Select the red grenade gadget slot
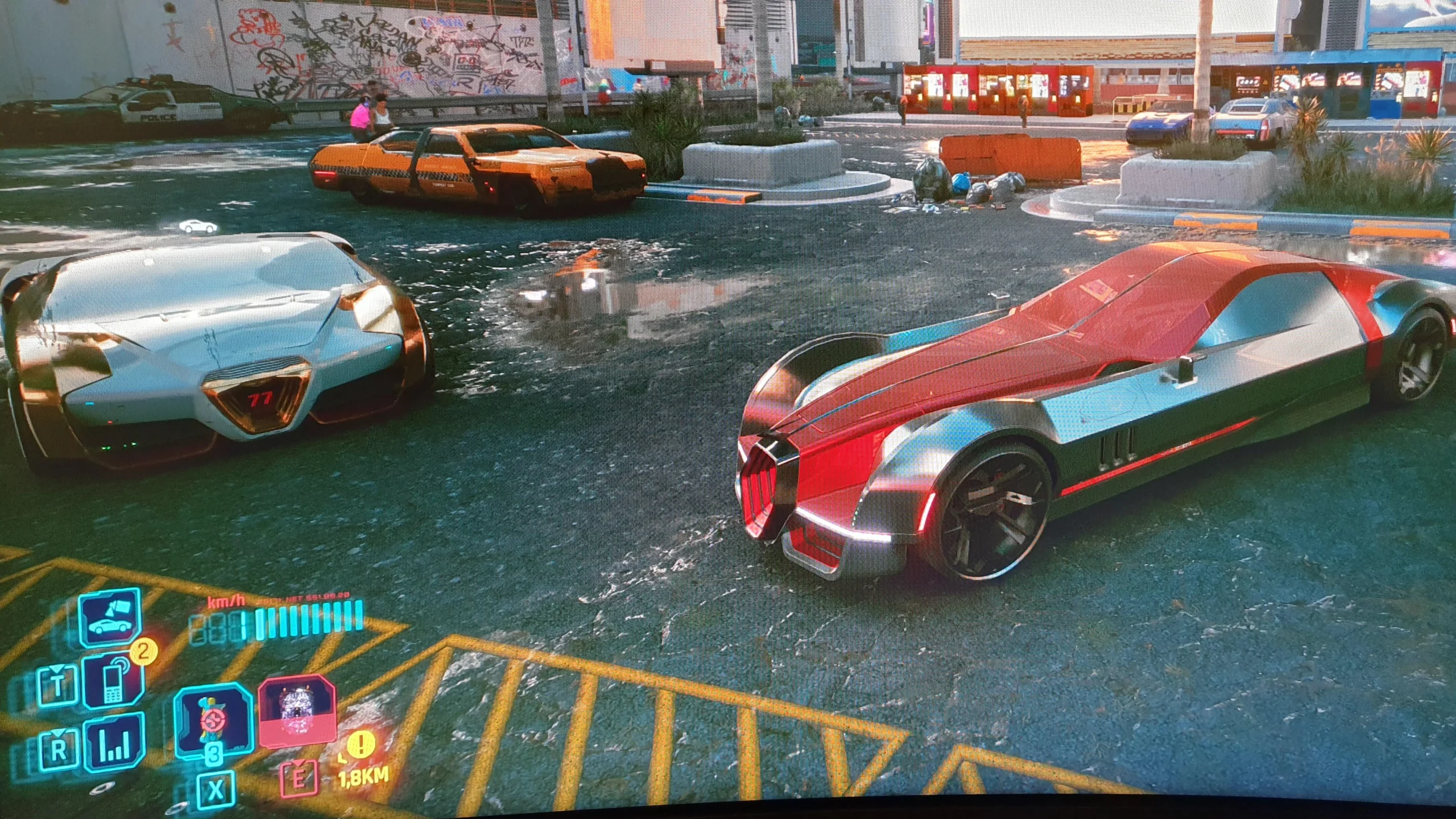This screenshot has height=819, width=1456. click(x=296, y=711)
